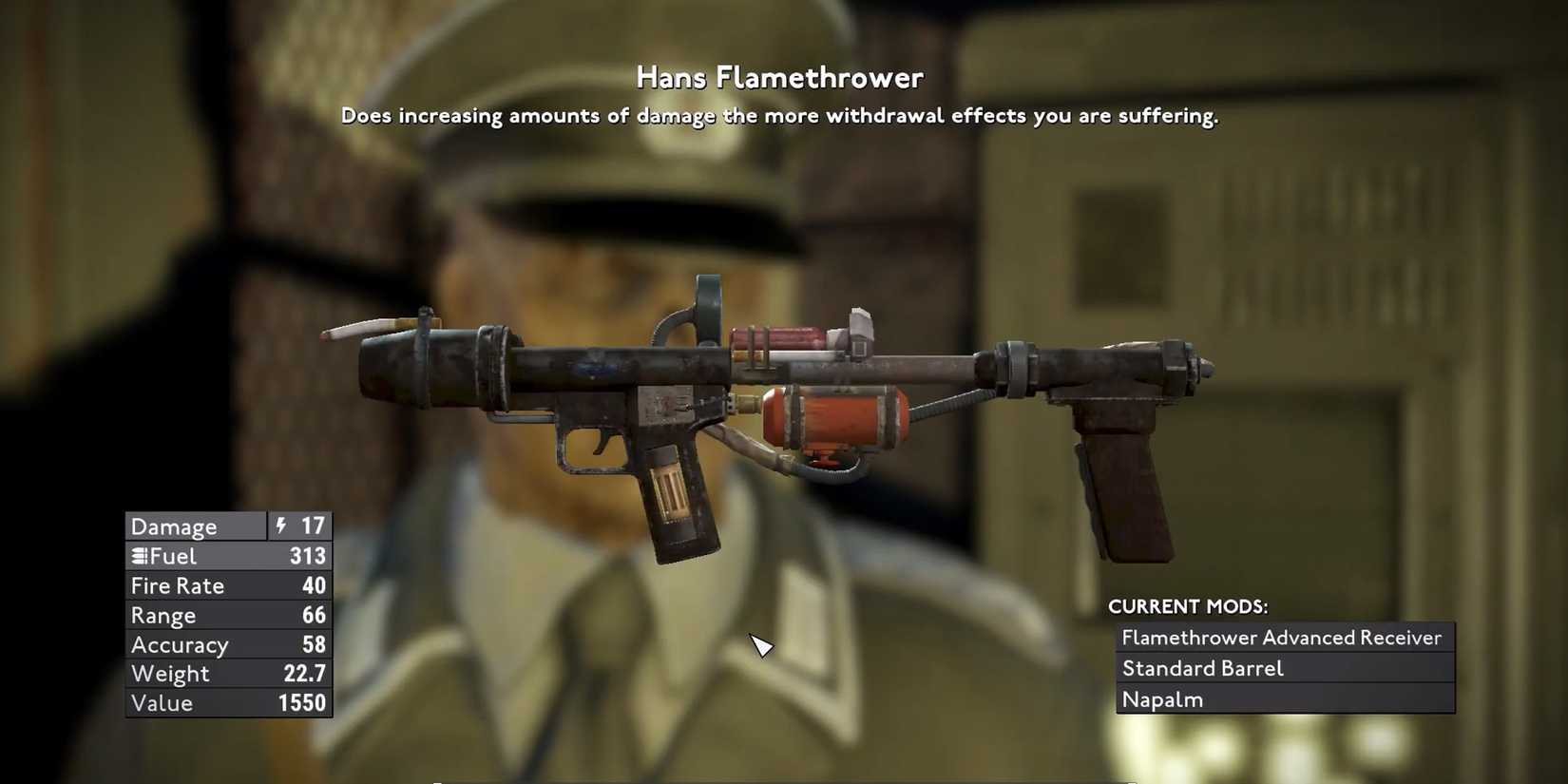The image size is (1568, 784).
Task: Click the lightning bolt damage icon
Action: [280, 526]
